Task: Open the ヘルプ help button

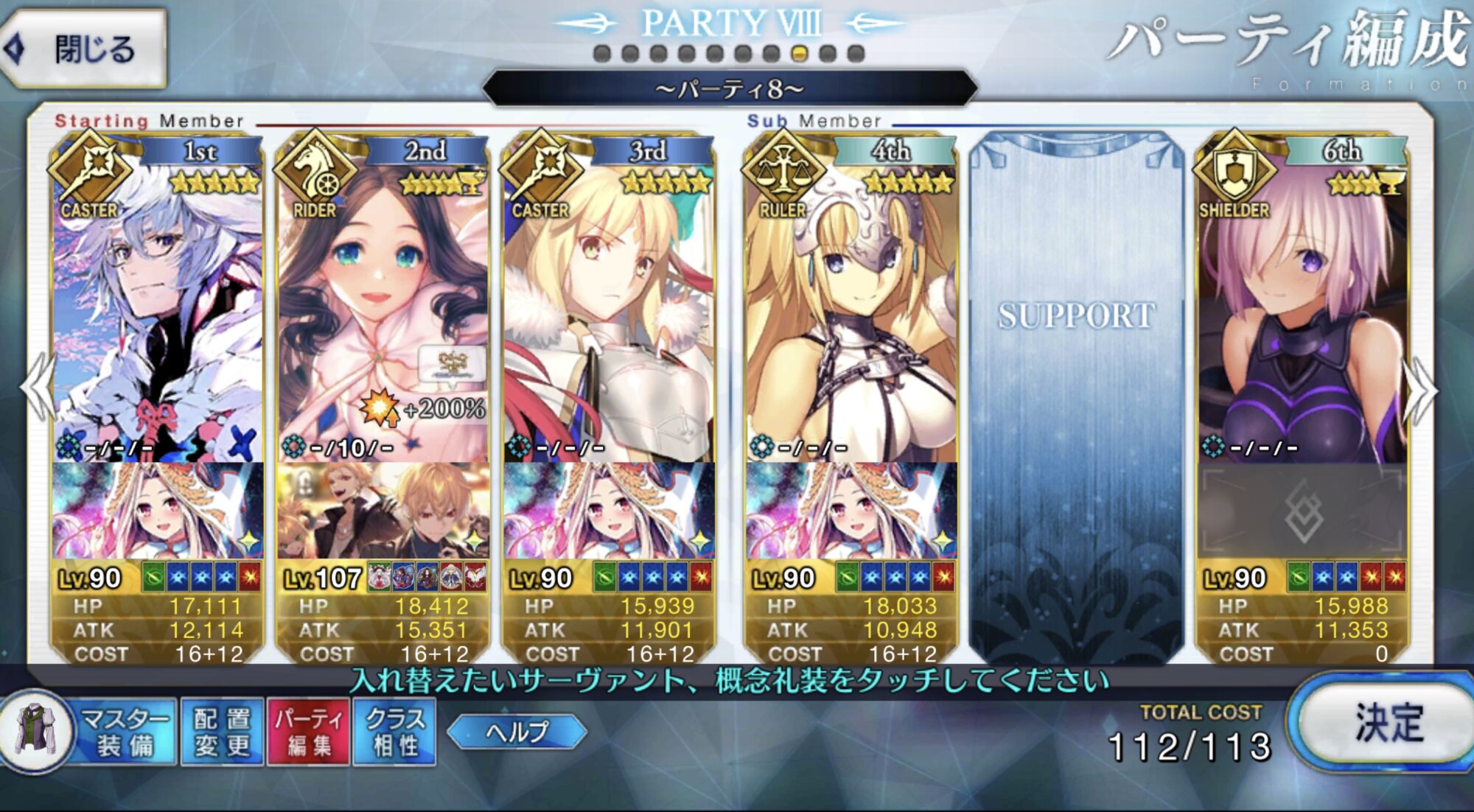Action: [517, 732]
